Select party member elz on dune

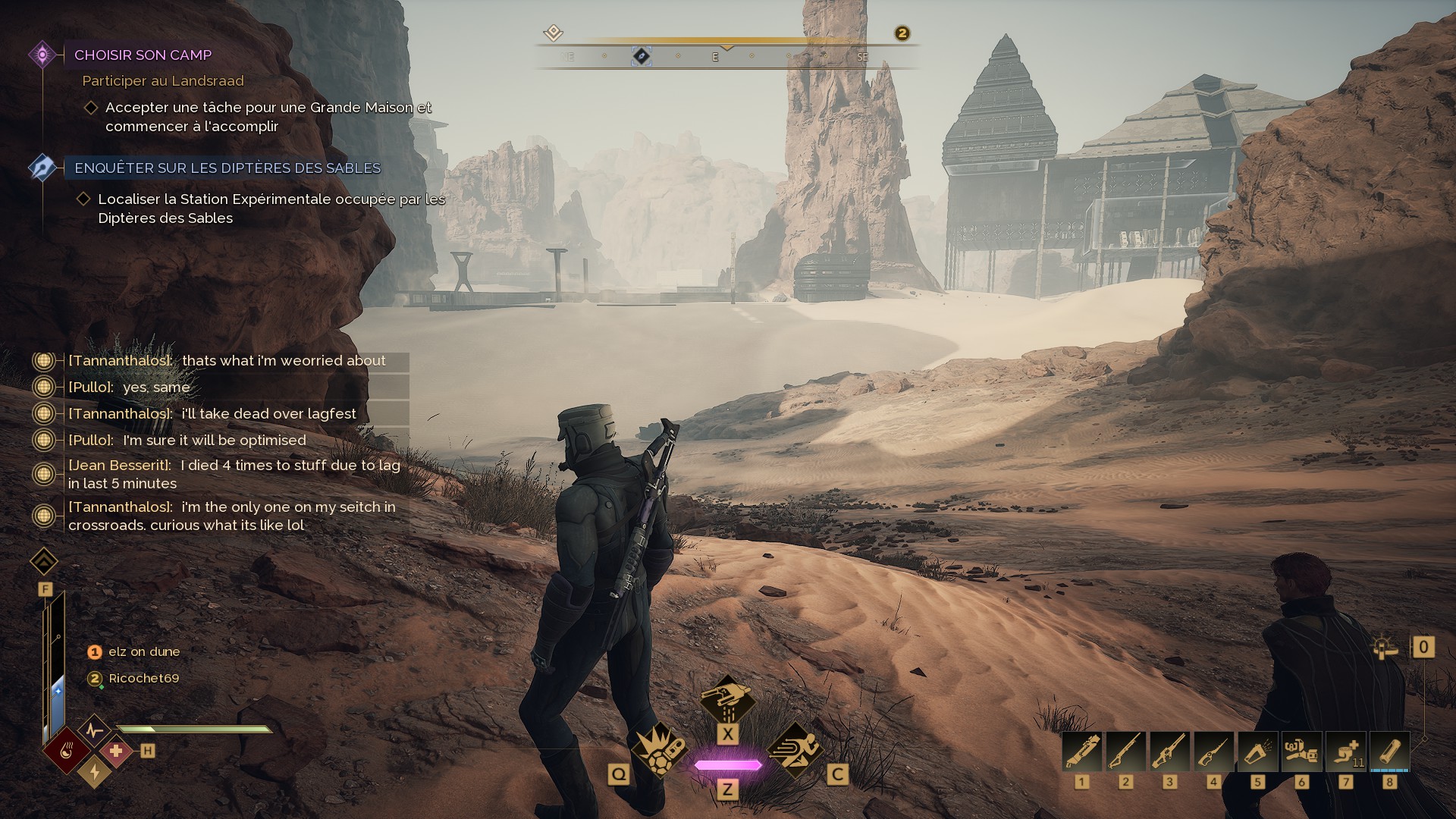pos(143,652)
